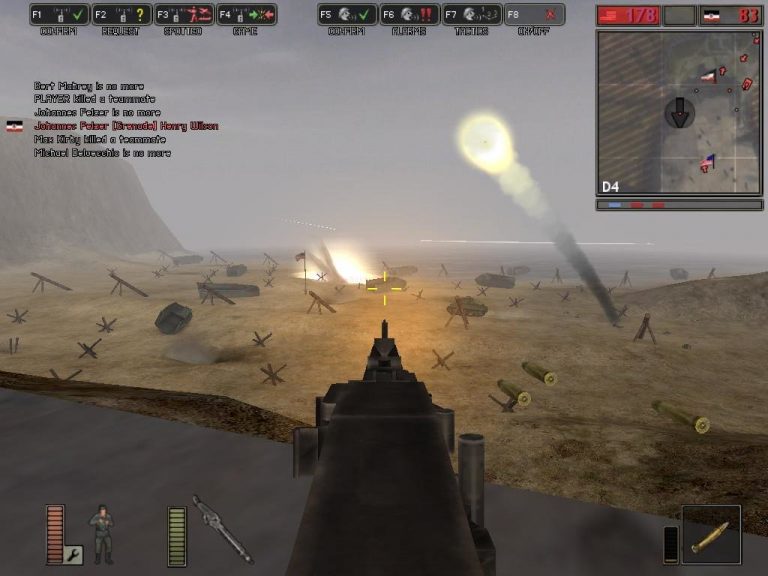Select the American flag marker on minimap
Image resolution: width=768 pixels, height=576 pixels.
point(708,161)
